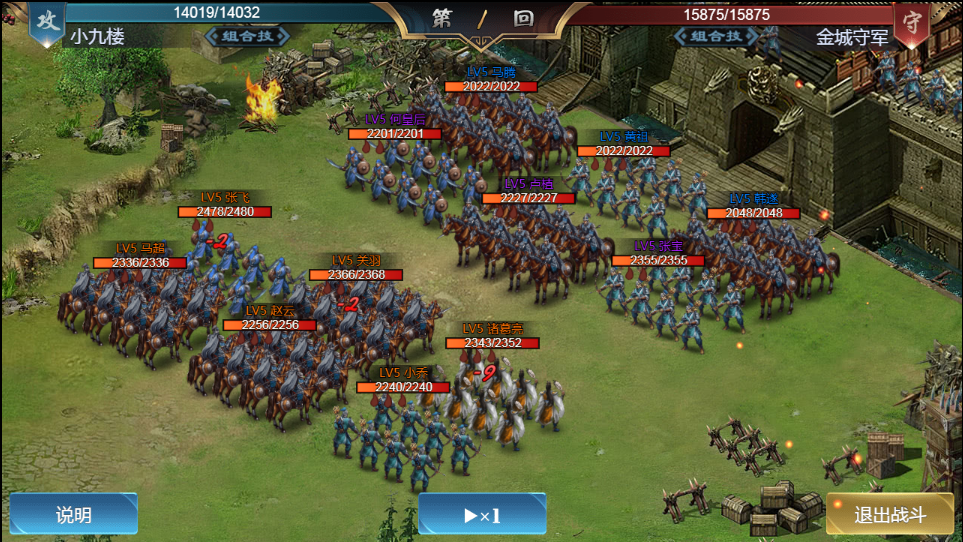The image size is (963, 542).
Task: Exit the battle with 退出战斗
Action: pos(890,515)
